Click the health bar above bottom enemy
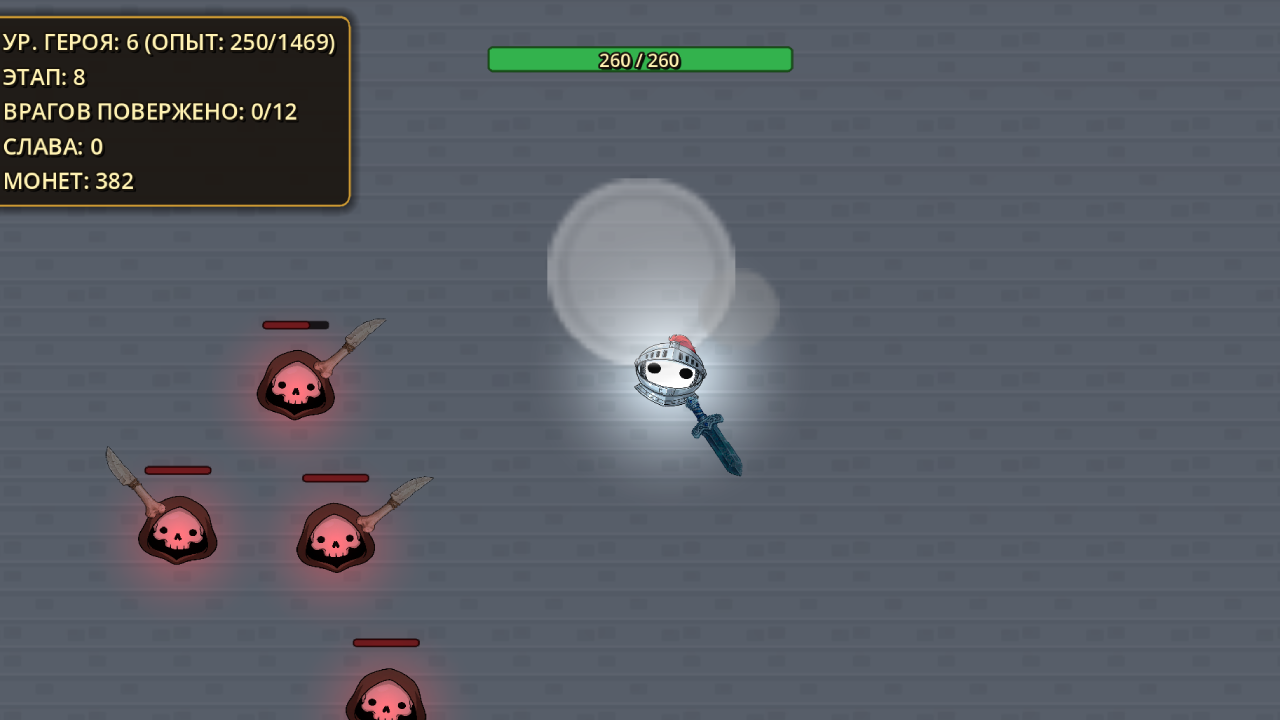 tap(387, 642)
